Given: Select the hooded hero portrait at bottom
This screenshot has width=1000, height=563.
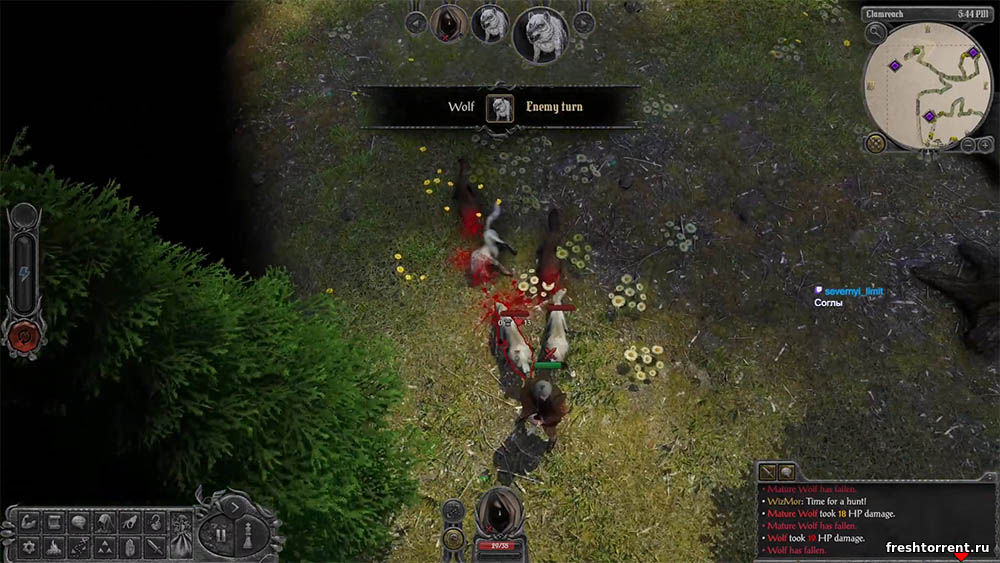Looking at the screenshot, I should click(497, 512).
